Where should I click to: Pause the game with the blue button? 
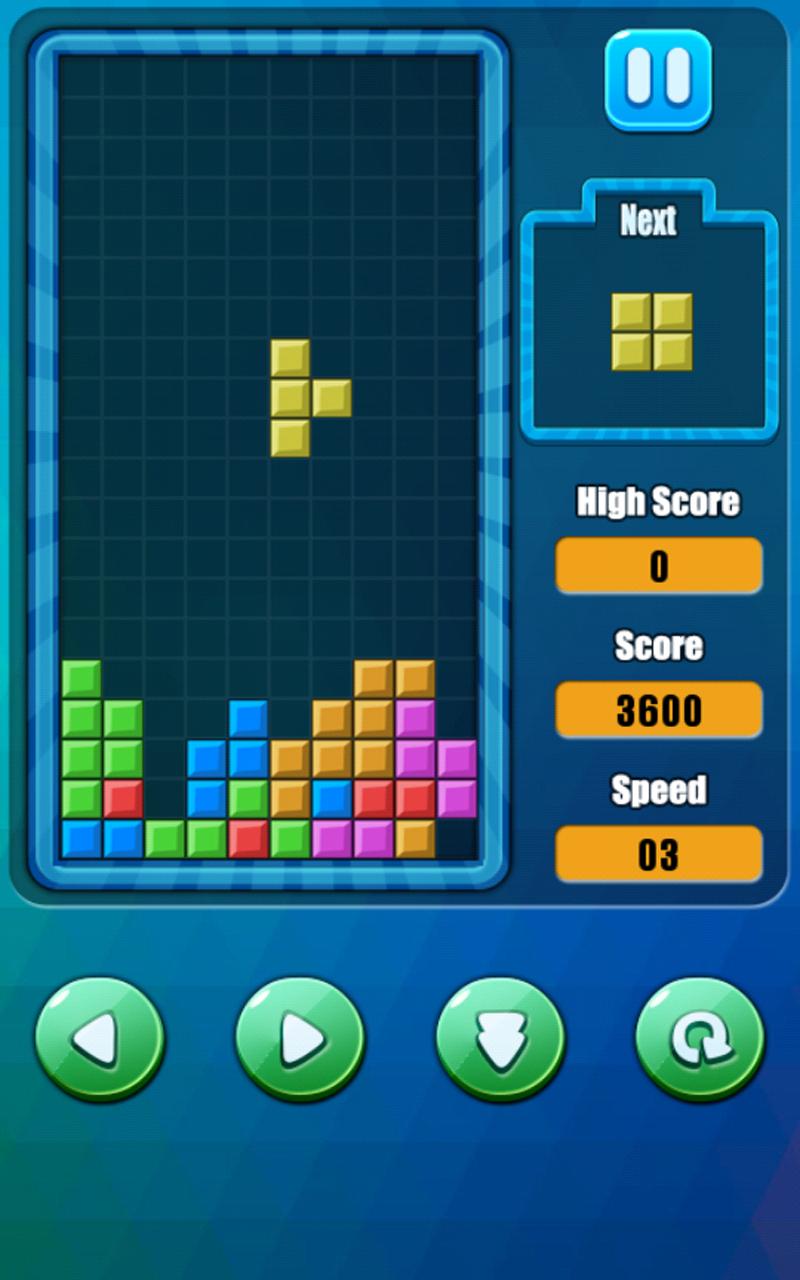click(x=658, y=79)
